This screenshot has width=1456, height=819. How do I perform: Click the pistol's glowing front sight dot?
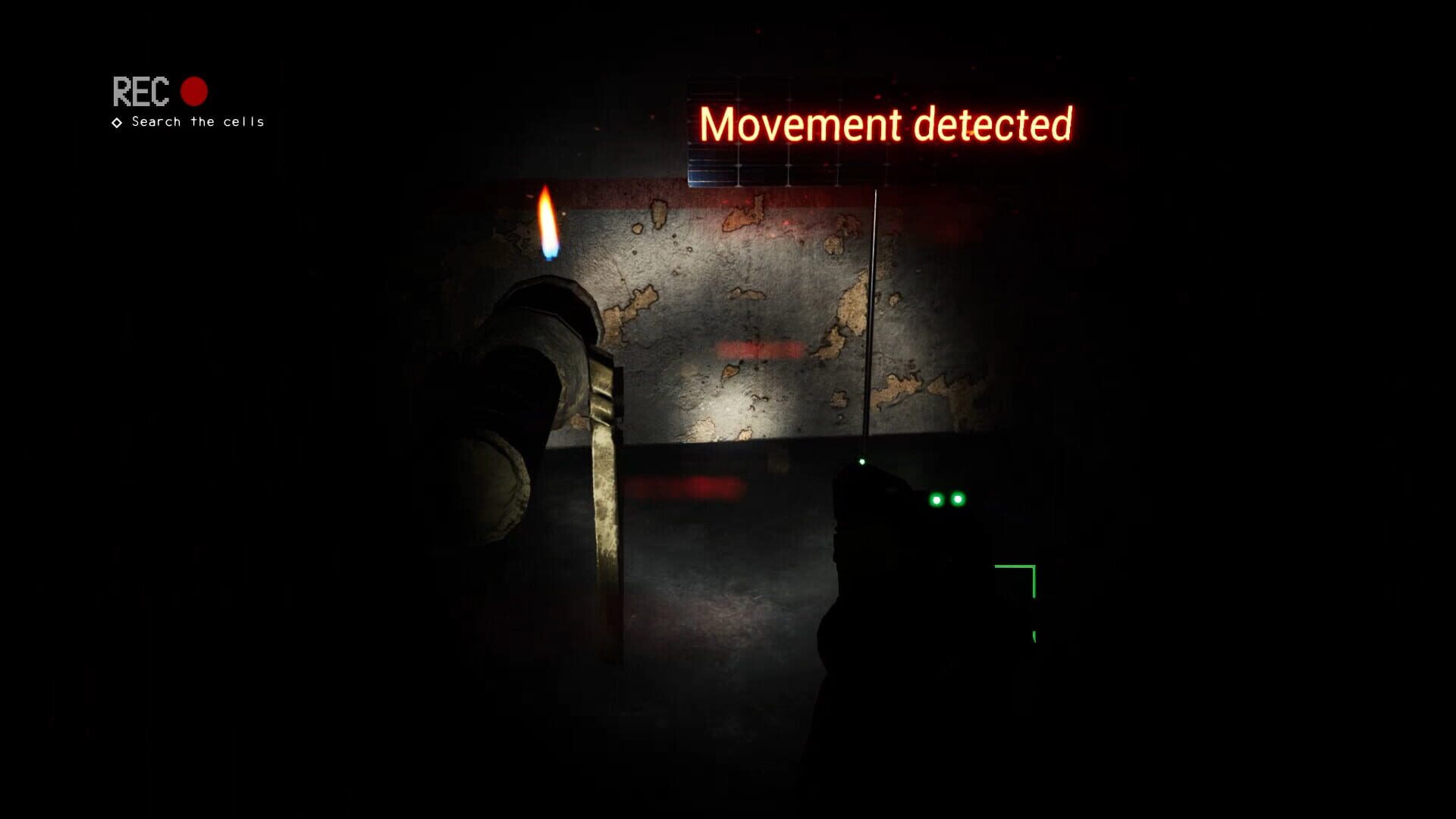[861, 460]
